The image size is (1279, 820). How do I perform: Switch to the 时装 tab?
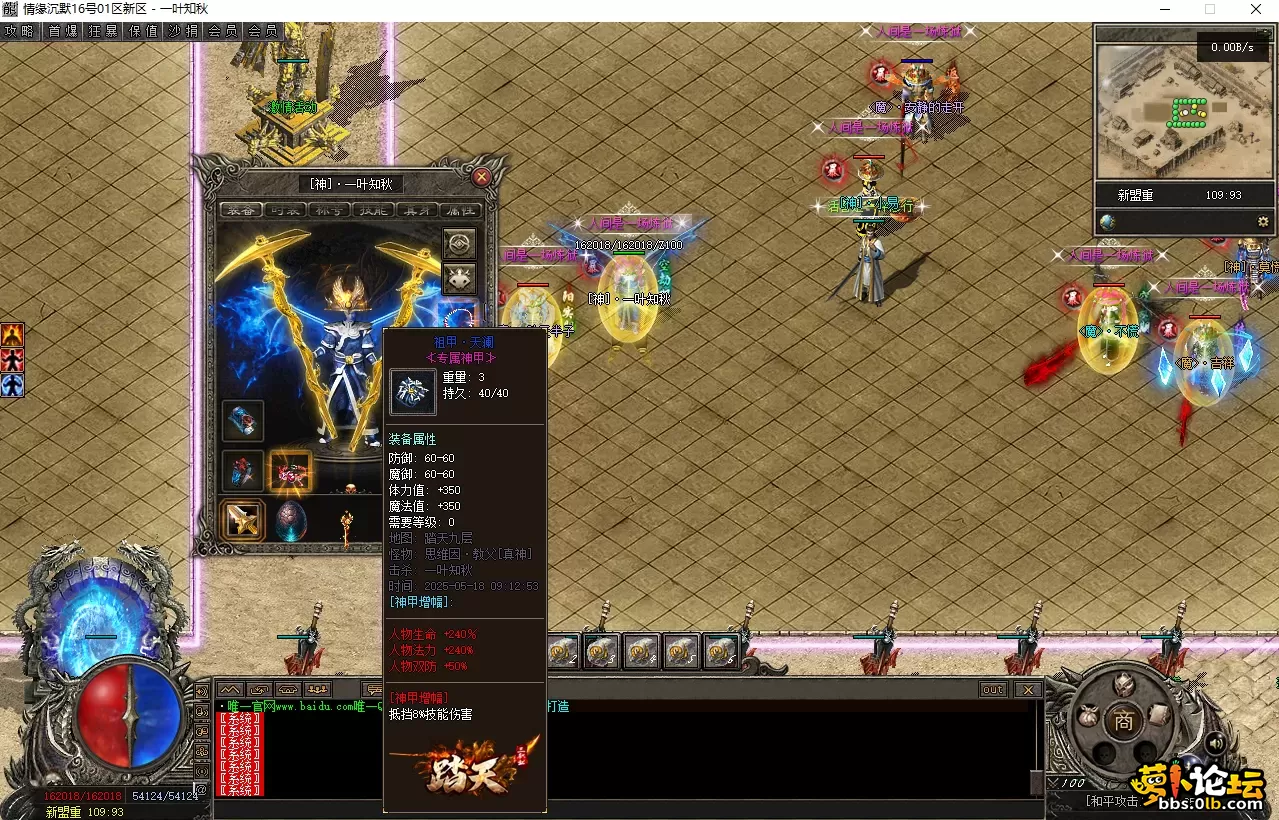[x=285, y=210]
